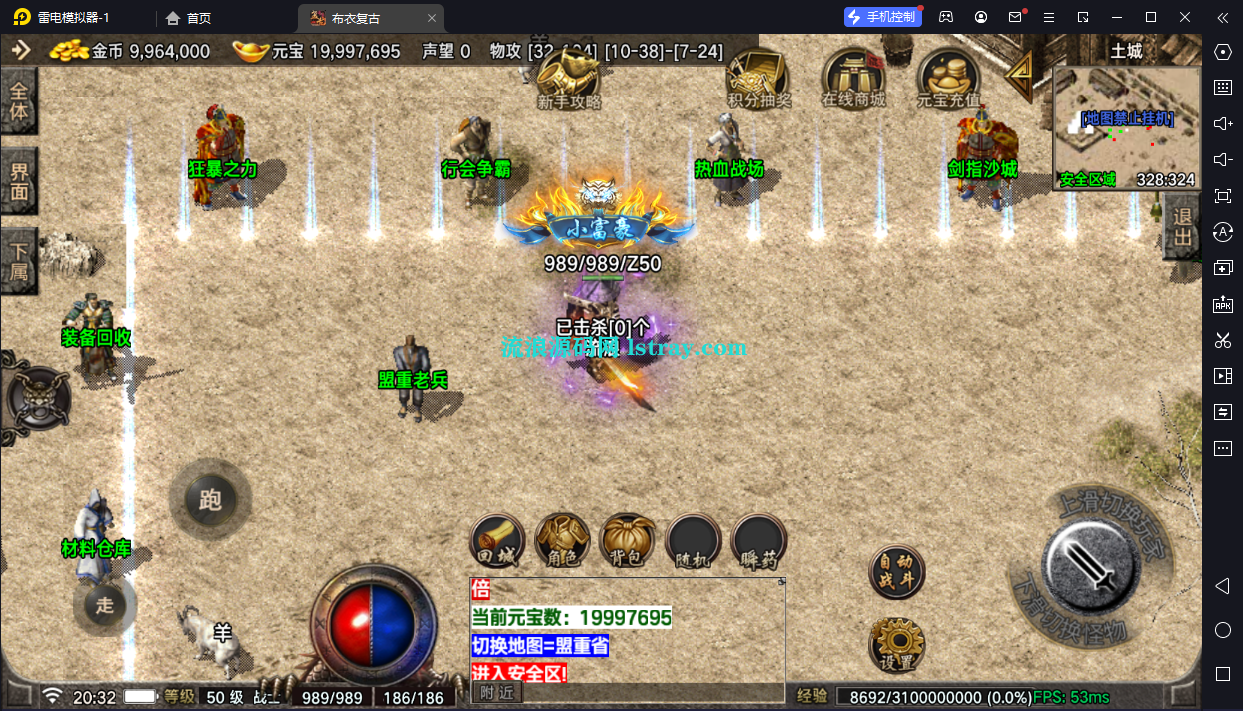This screenshot has height=711, width=1243.
Task: Switch to 跑 run mode
Action: coord(210,499)
